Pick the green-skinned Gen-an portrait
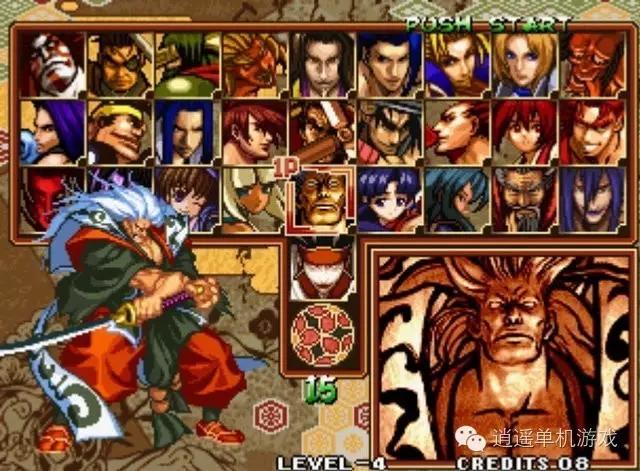 click(186, 64)
